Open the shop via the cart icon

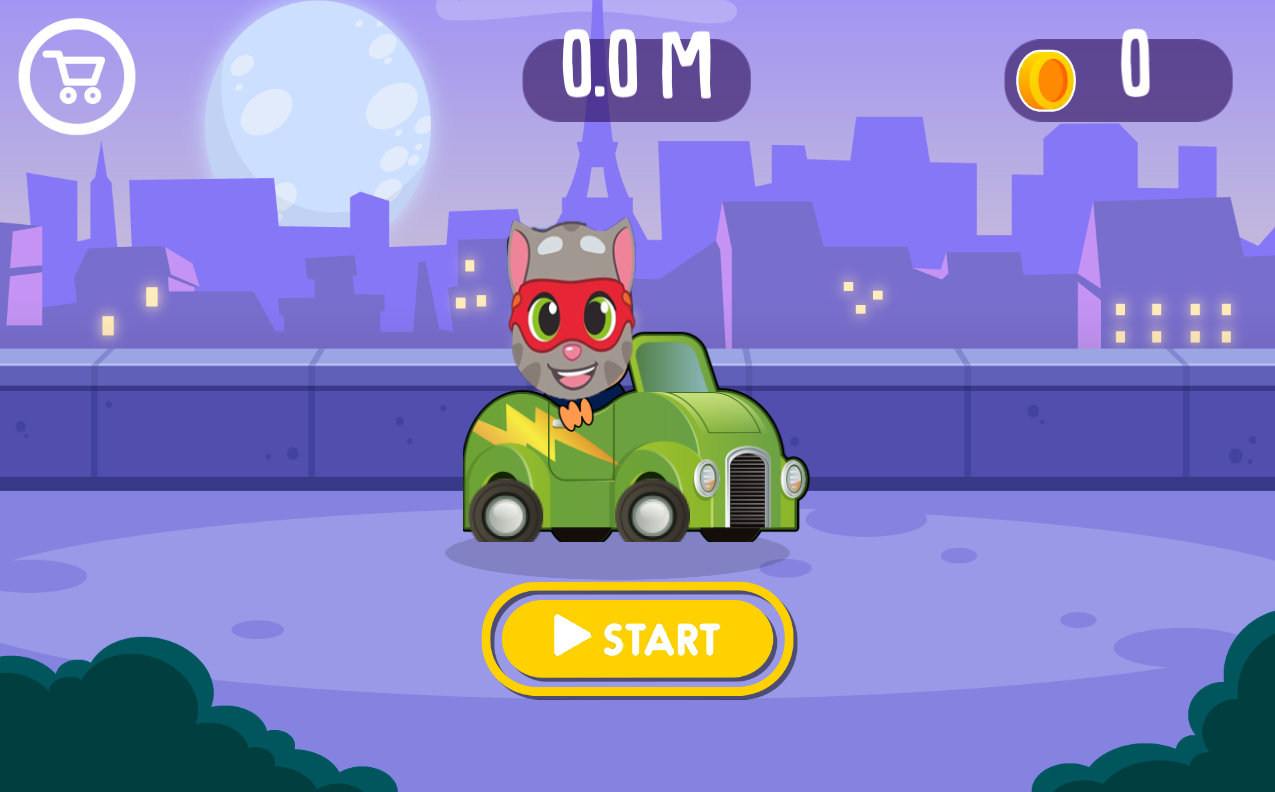[77, 76]
